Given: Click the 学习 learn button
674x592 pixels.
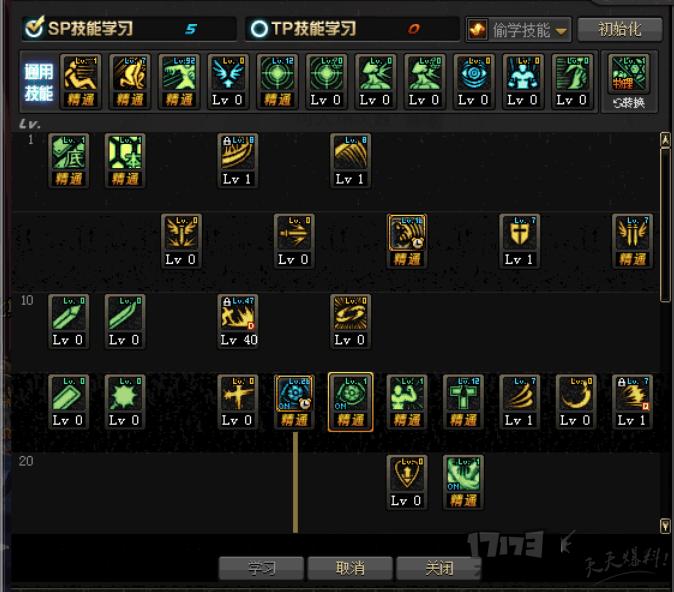Looking at the screenshot, I should (261, 568).
